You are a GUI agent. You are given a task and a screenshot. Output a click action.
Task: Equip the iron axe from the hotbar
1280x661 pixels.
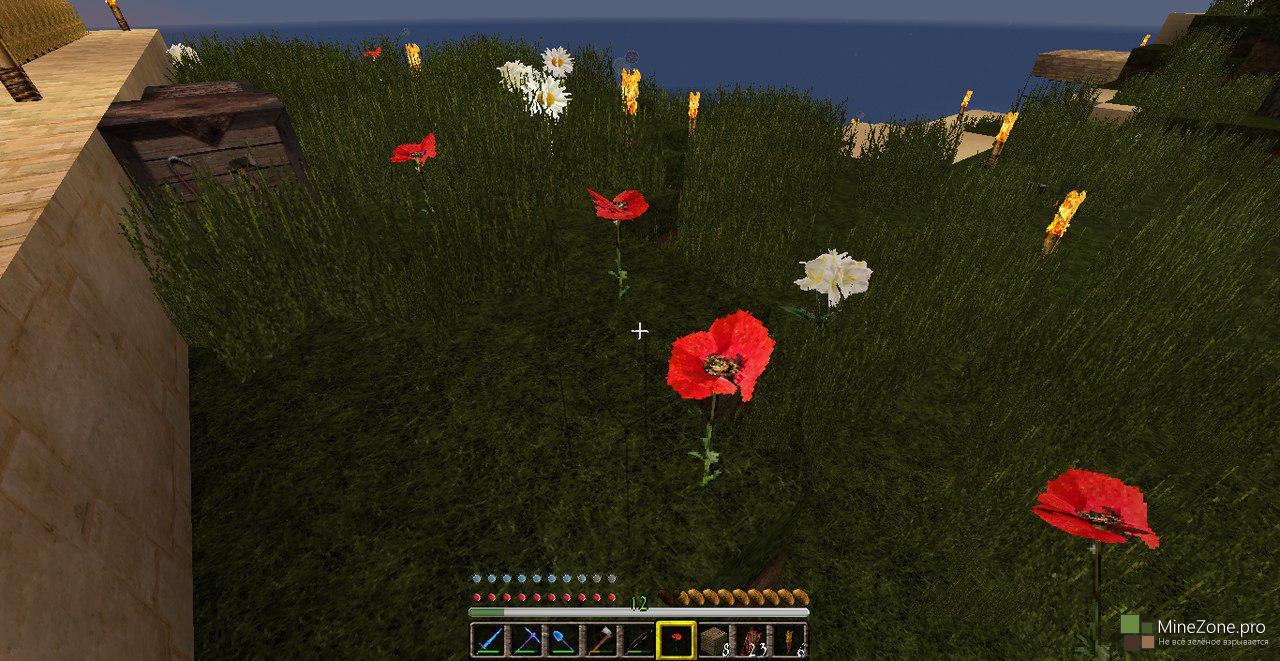(600, 640)
